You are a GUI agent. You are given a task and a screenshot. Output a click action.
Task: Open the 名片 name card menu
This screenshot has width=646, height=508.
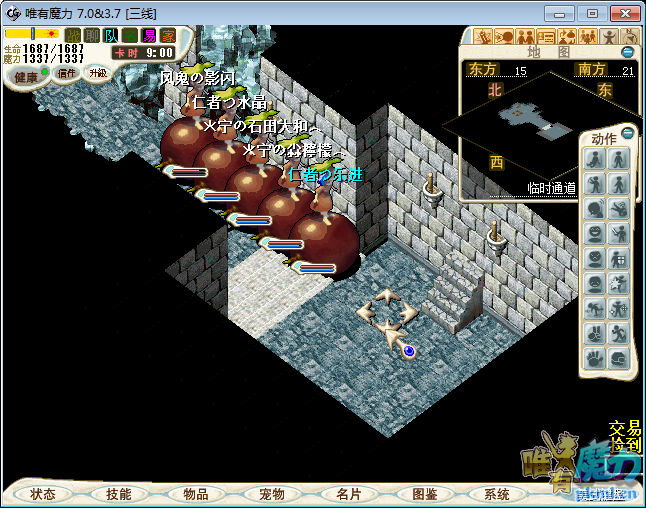[348, 494]
